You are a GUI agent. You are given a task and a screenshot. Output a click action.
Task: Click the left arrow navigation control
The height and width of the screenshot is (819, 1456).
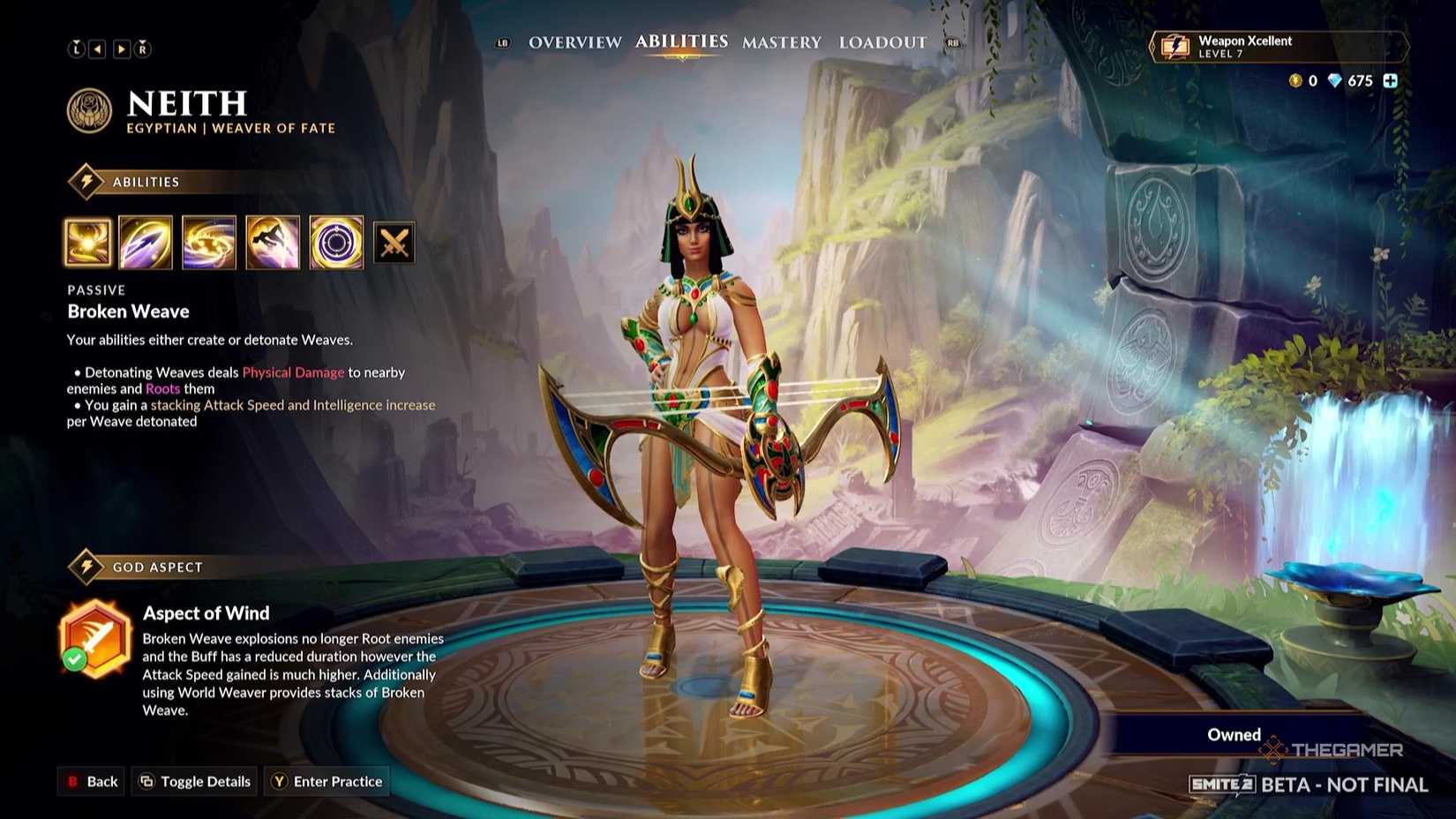tap(98, 49)
